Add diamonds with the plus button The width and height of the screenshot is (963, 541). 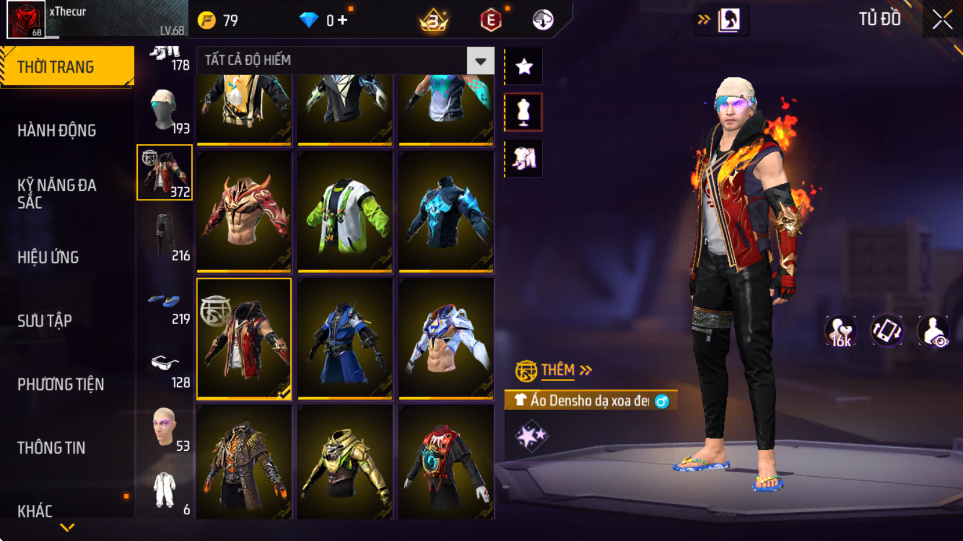tap(343, 20)
